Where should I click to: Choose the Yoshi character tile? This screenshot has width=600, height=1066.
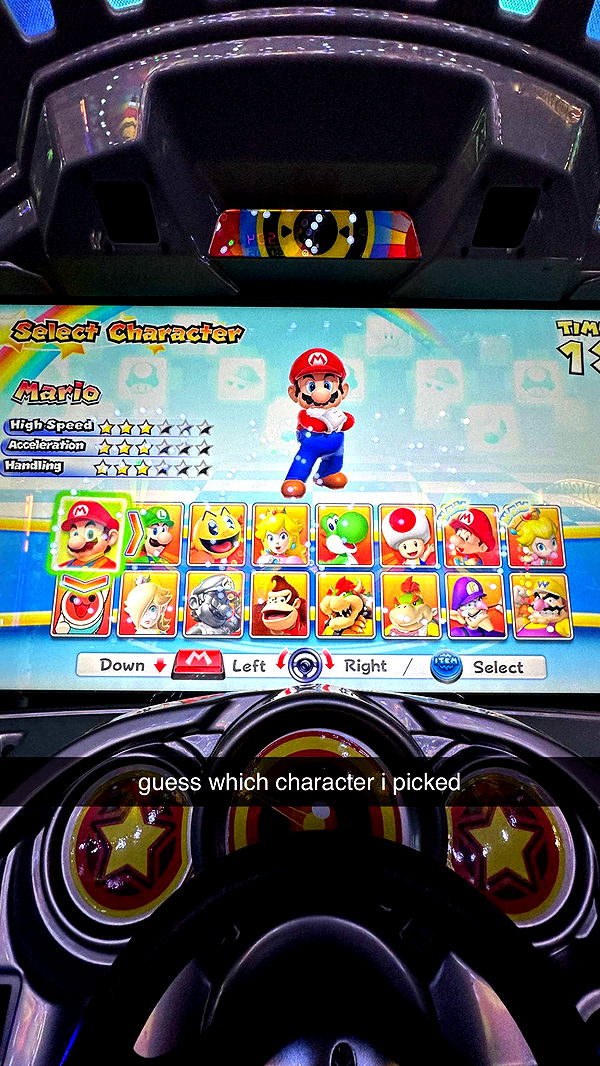345,535
